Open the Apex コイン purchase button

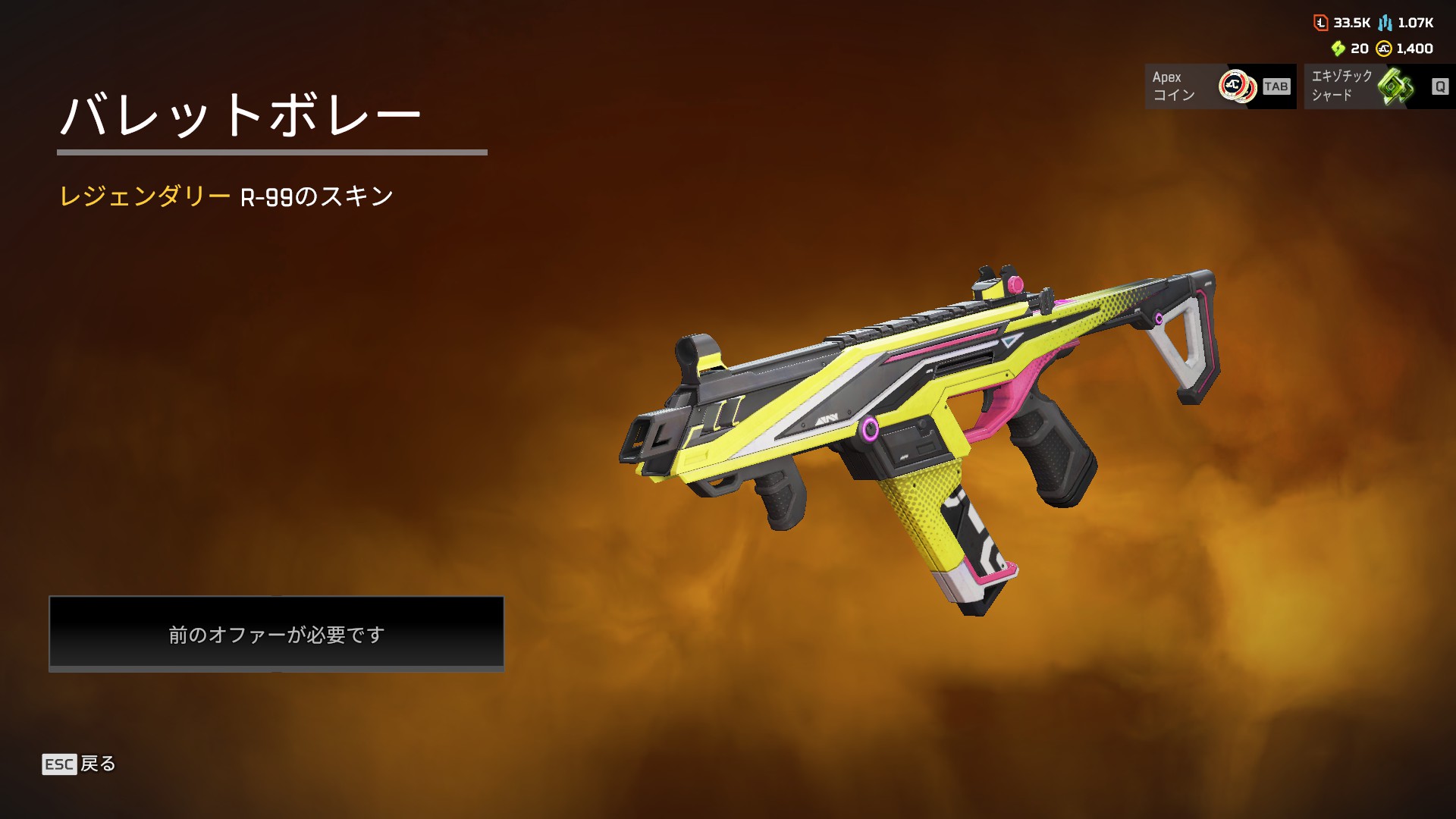pos(1220,86)
